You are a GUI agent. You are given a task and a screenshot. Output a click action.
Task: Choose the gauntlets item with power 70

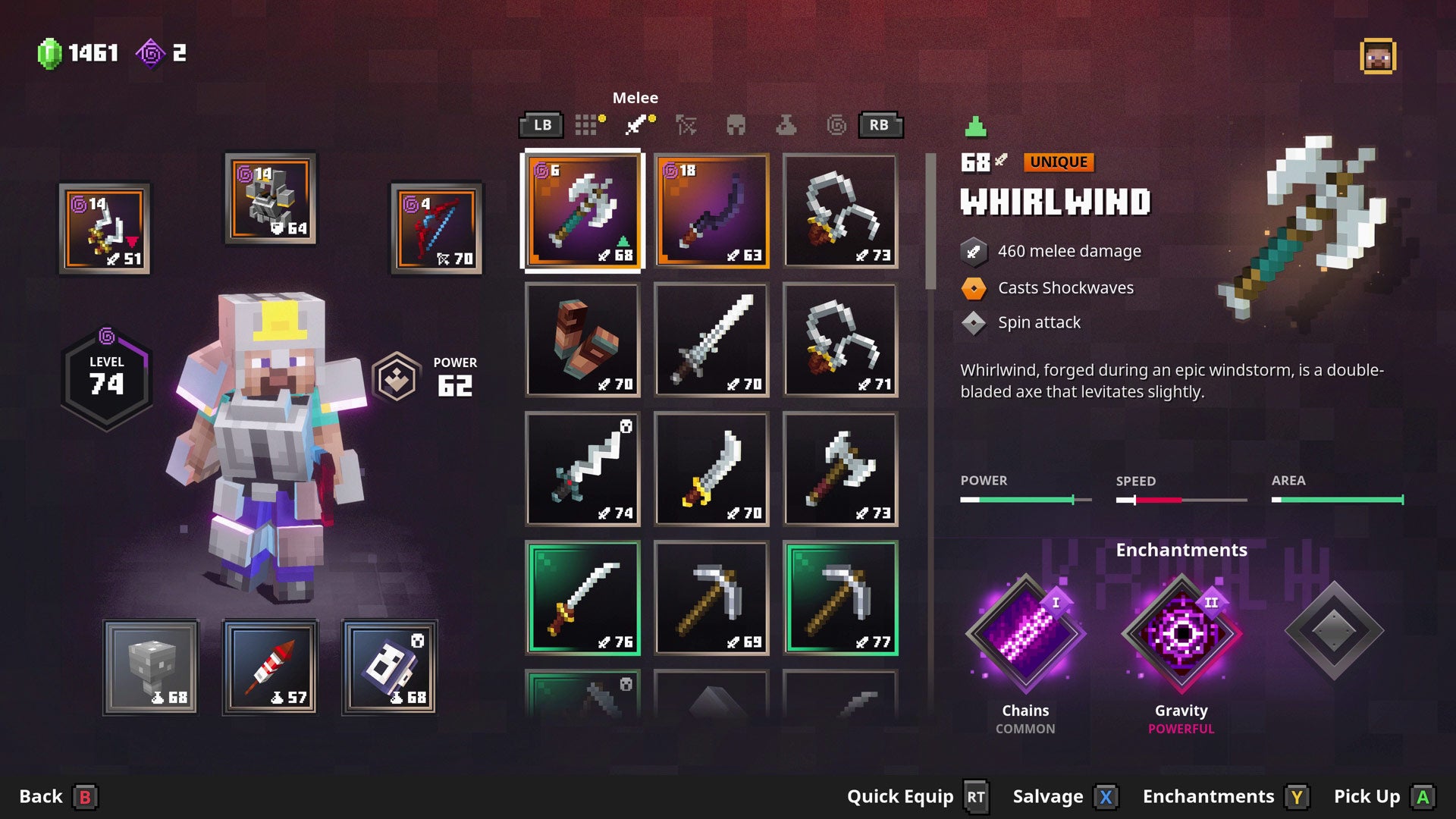tap(582, 340)
